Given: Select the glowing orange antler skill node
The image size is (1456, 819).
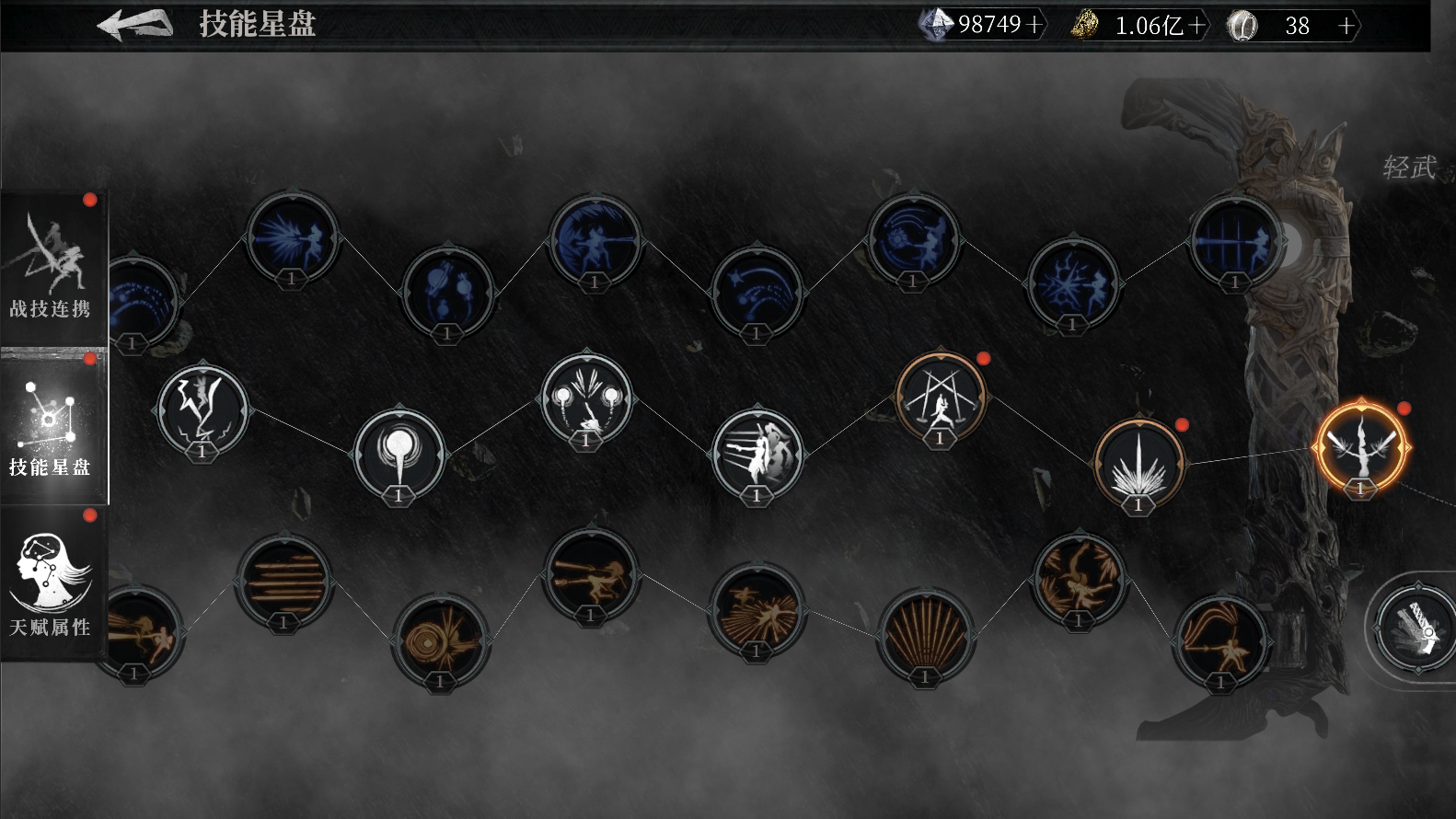Looking at the screenshot, I should (x=1361, y=446).
